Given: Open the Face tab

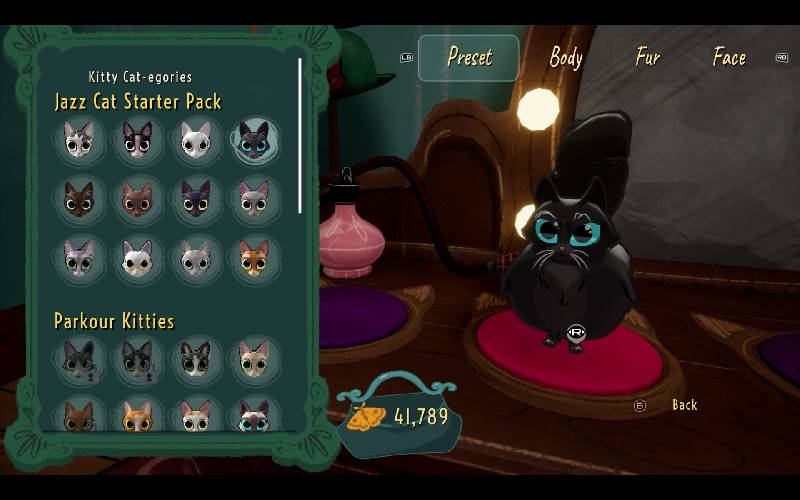Looking at the screenshot, I should click(x=729, y=58).
